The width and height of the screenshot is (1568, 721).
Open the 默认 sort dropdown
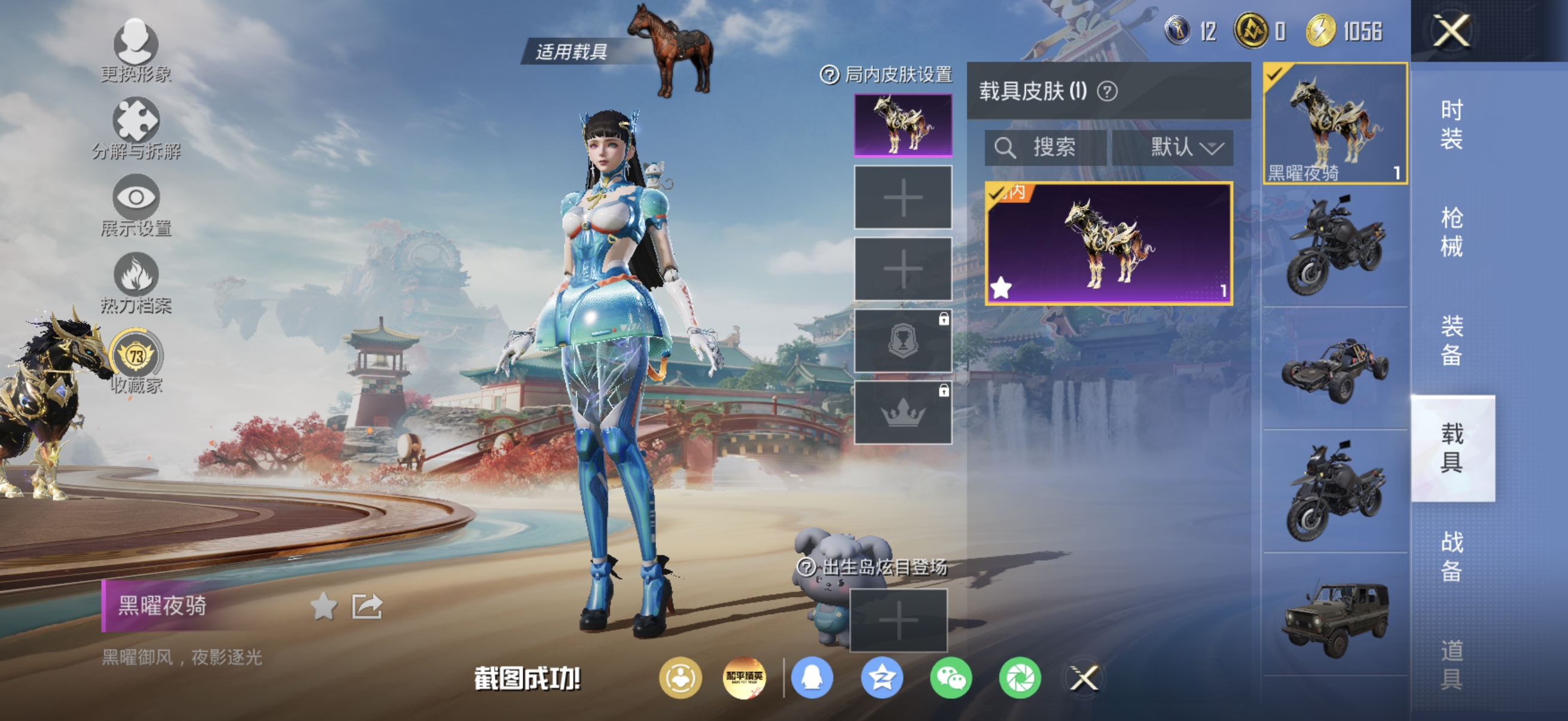[x=1181, y=146]
